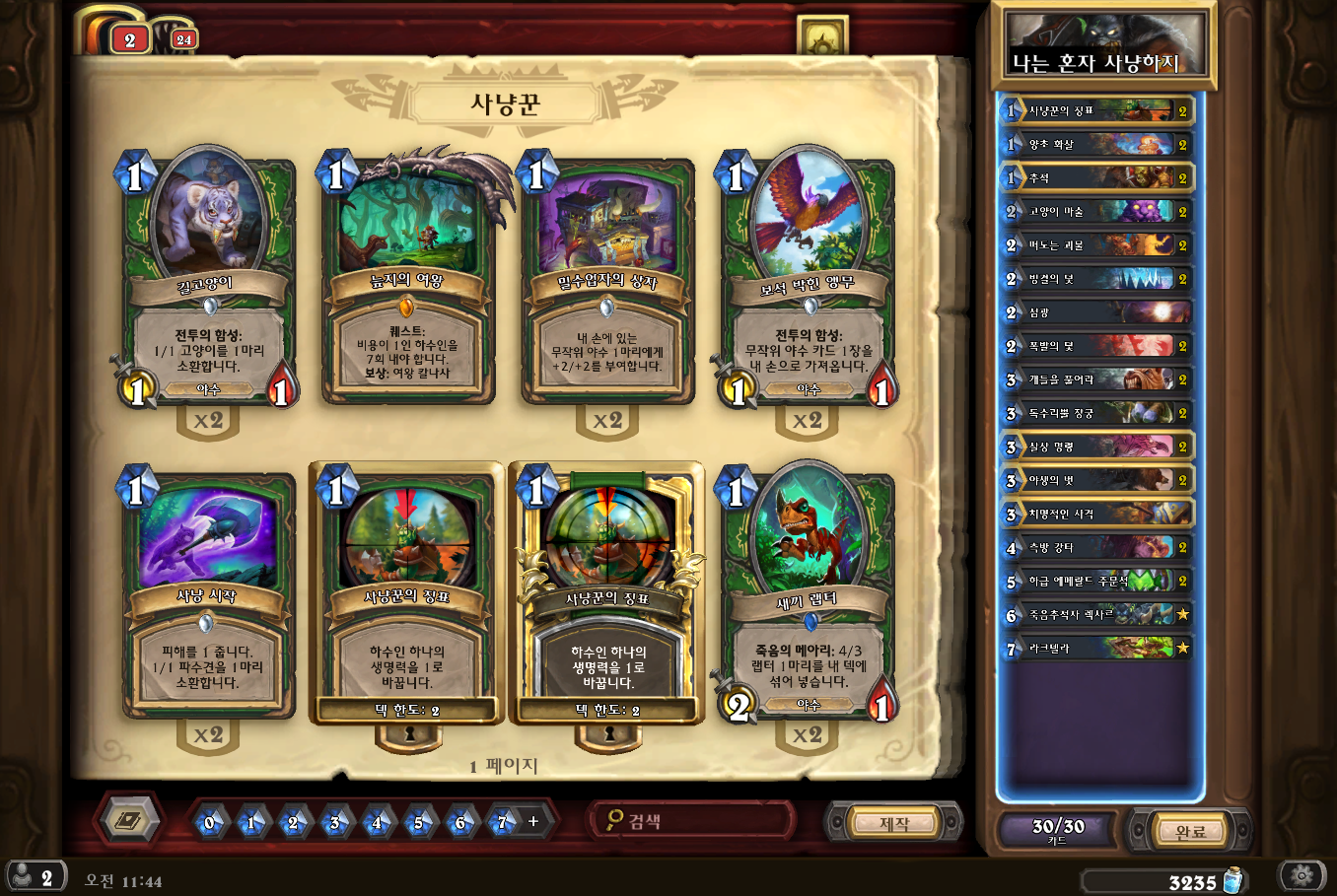
Task: Click 개들을 풀어라 in the deck list
Action: point(1096,379)
